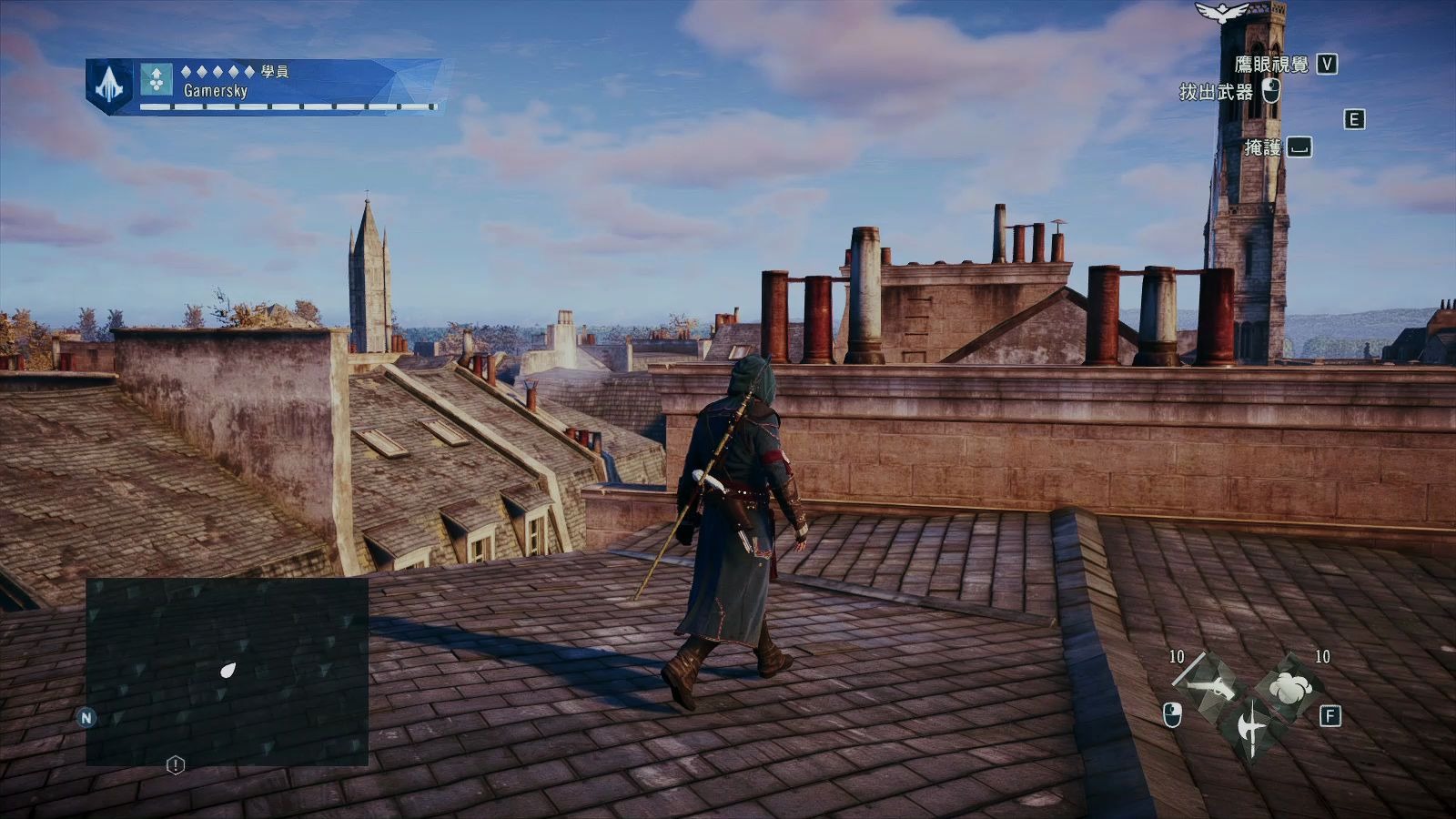Activate the smoke bomb icon

(x=1290, y=688)
